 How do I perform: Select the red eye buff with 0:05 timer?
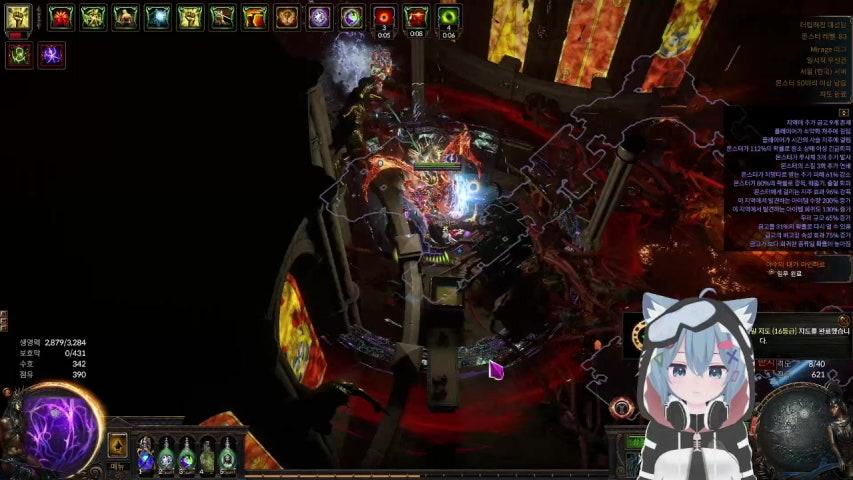(x=384, y=17)
